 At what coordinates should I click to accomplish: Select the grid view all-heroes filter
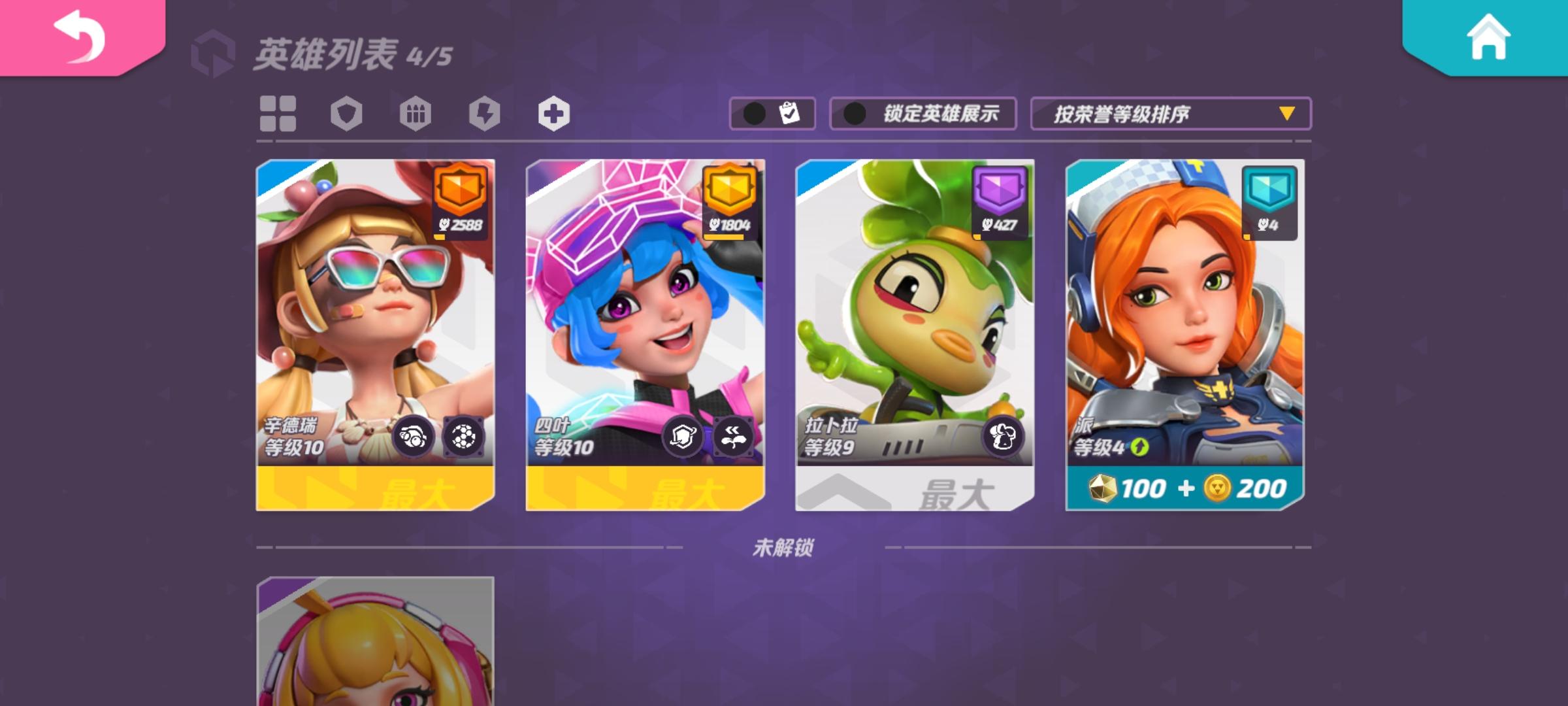click(278, 112)
